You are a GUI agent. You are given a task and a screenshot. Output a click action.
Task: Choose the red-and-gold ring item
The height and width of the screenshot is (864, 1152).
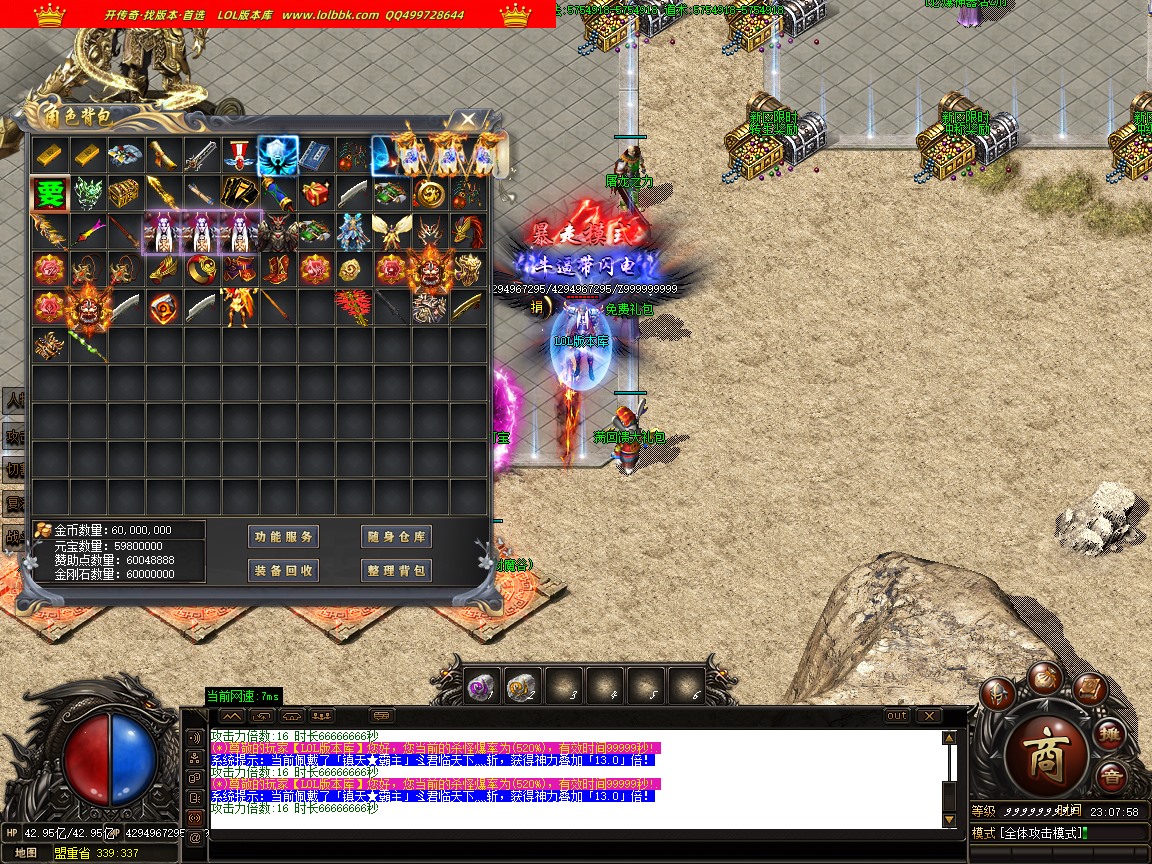(200, 269)
